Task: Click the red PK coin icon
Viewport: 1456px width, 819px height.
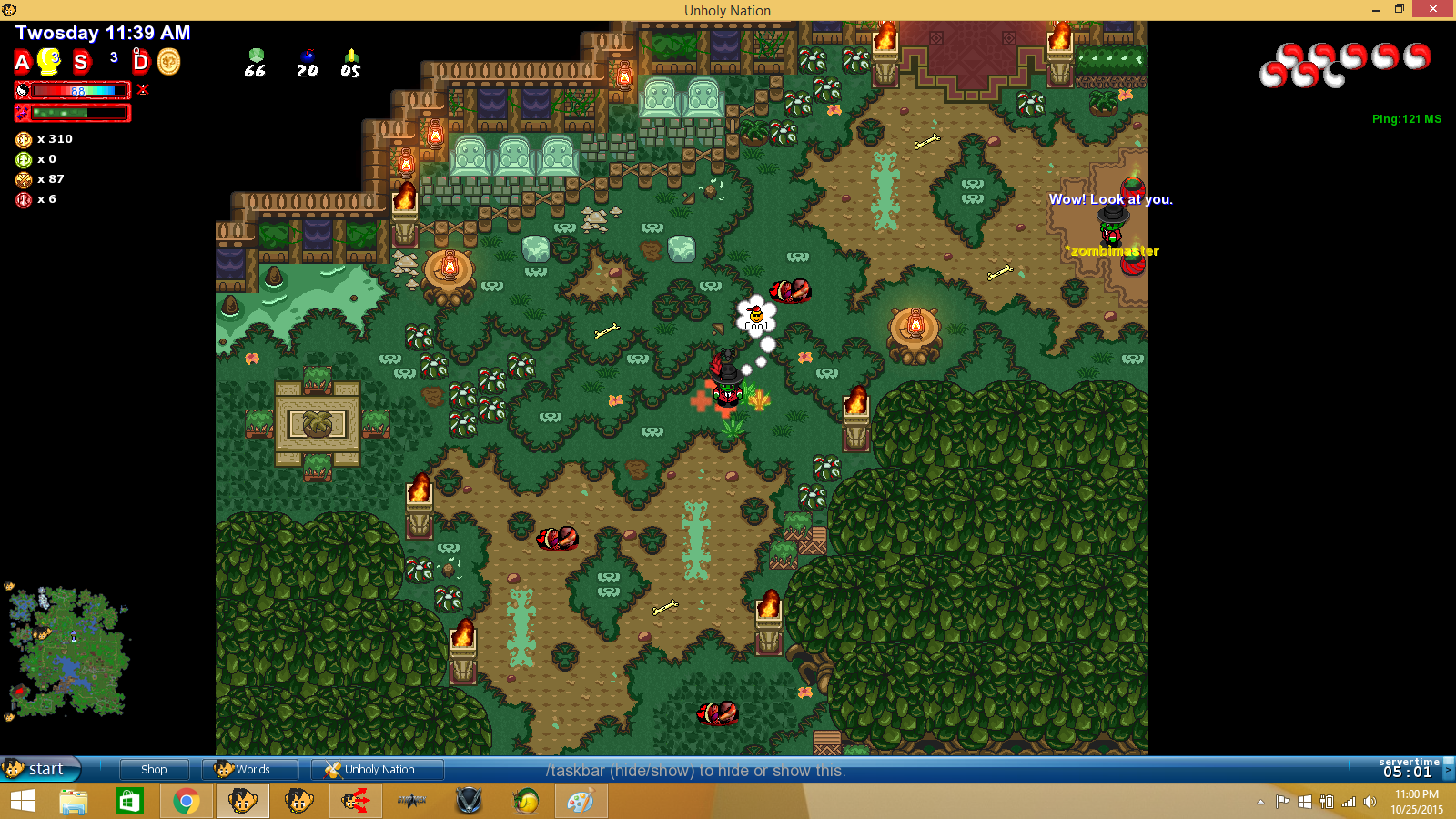Action: (24, 199)
